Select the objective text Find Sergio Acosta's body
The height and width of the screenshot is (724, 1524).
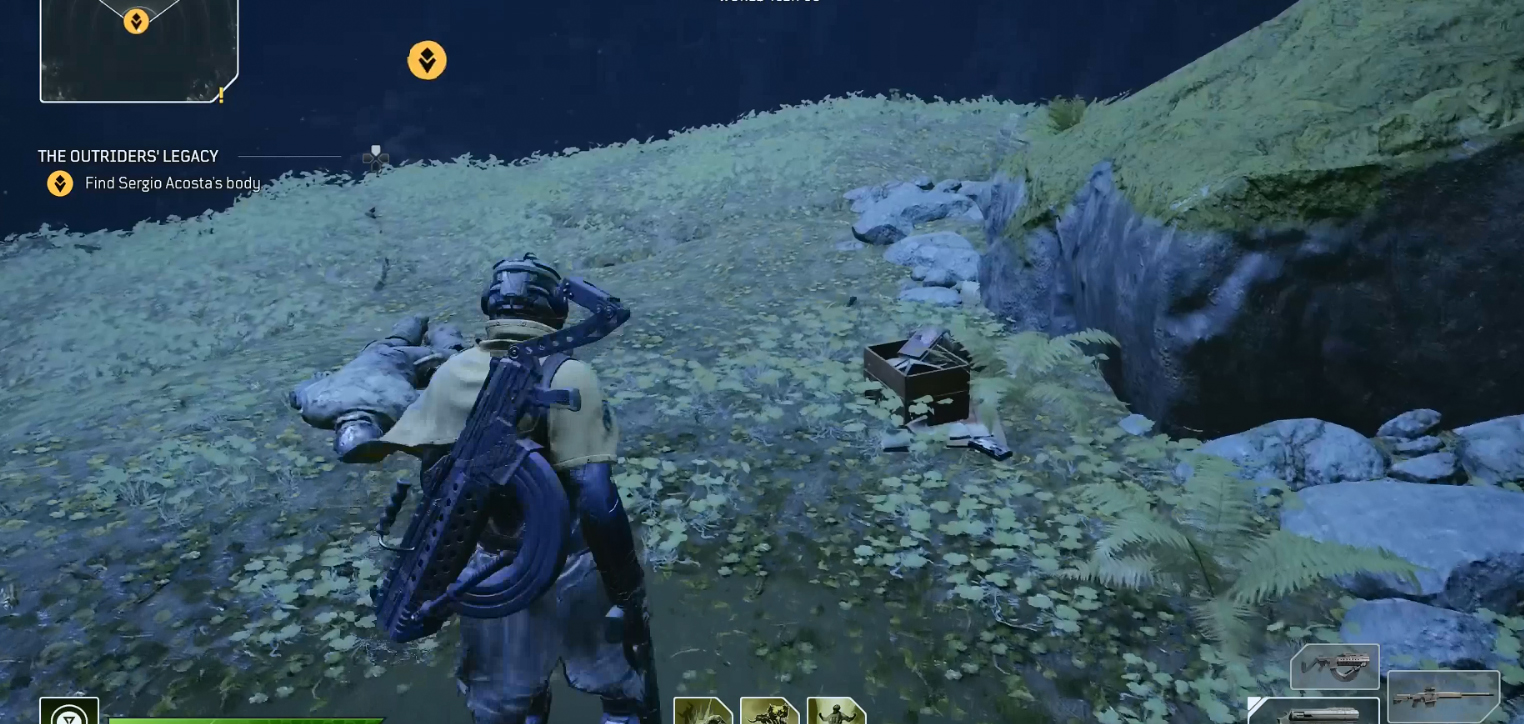click(x=171, y=183)
